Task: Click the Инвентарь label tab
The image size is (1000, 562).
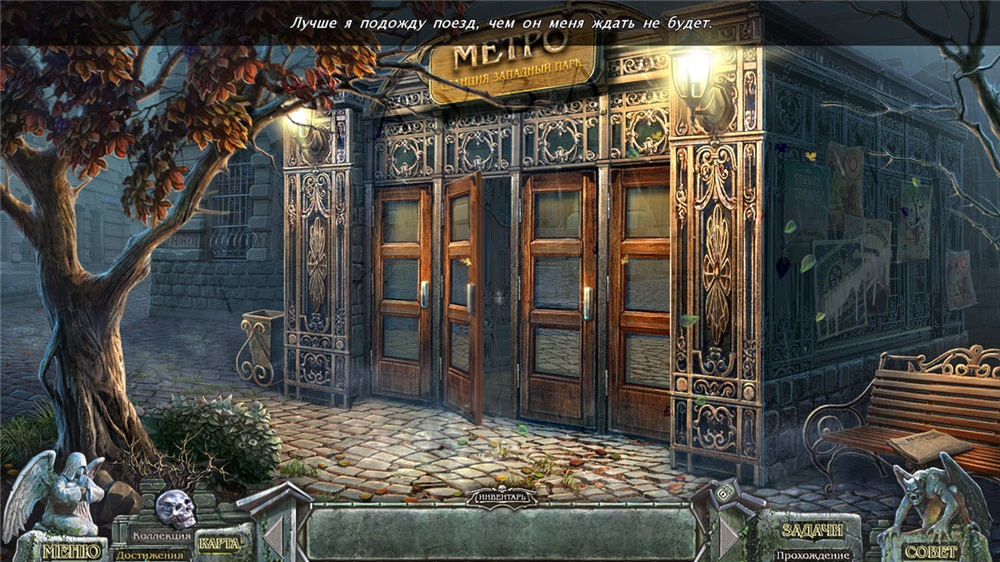Action: pos(502,495)
